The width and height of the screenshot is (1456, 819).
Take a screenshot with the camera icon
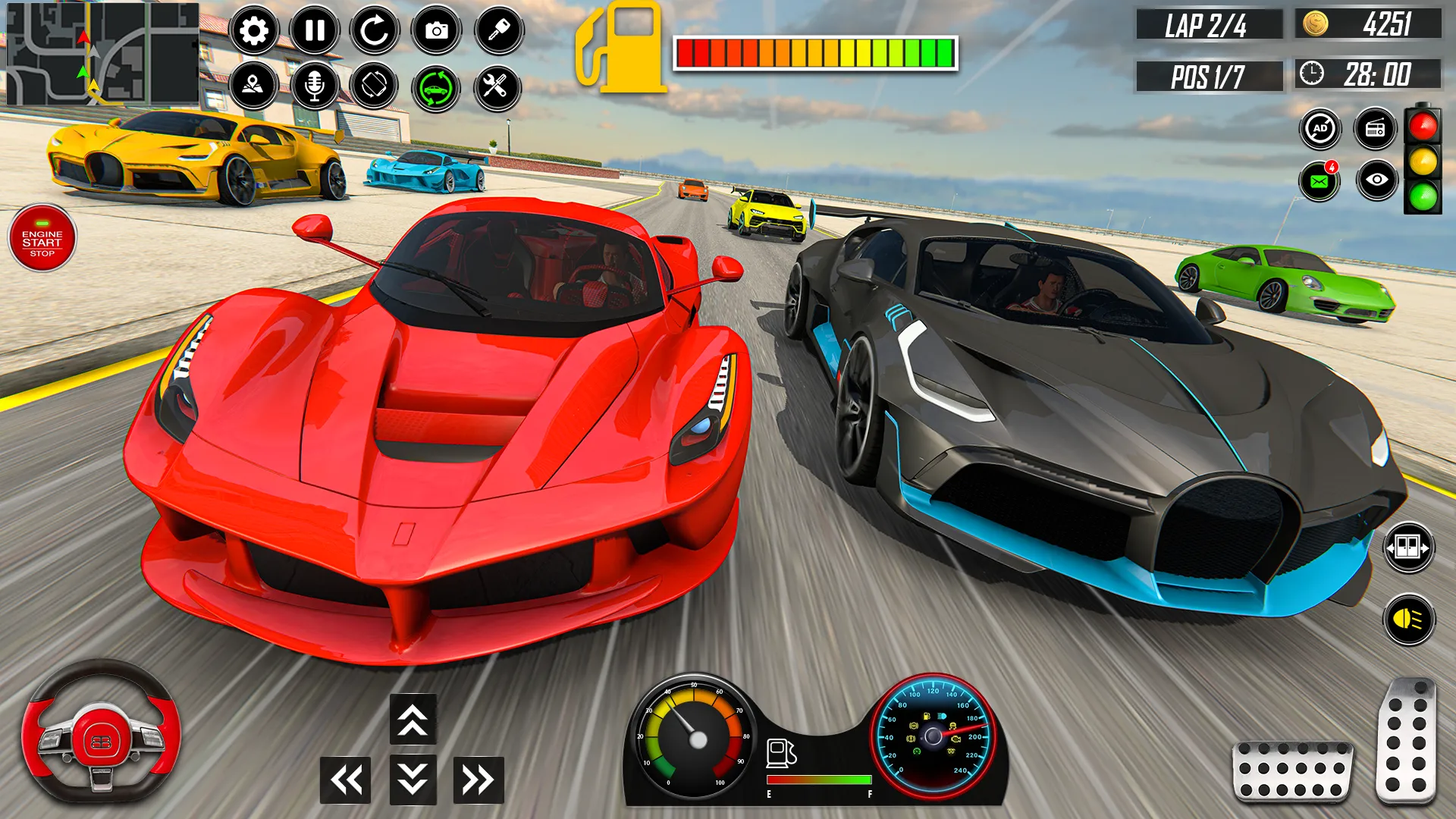point(435,30)
